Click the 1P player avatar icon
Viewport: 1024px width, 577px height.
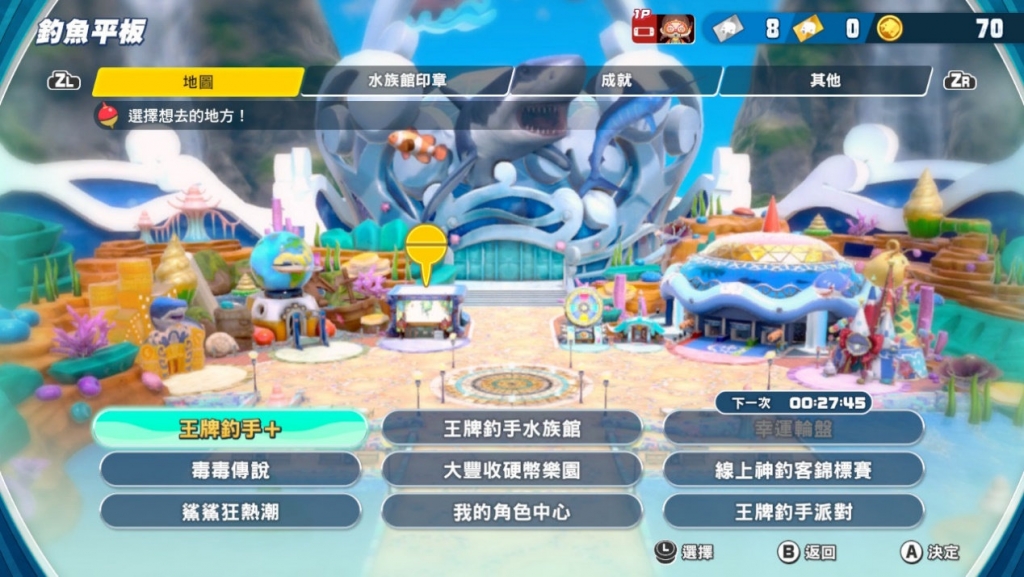tap(677, 29)
